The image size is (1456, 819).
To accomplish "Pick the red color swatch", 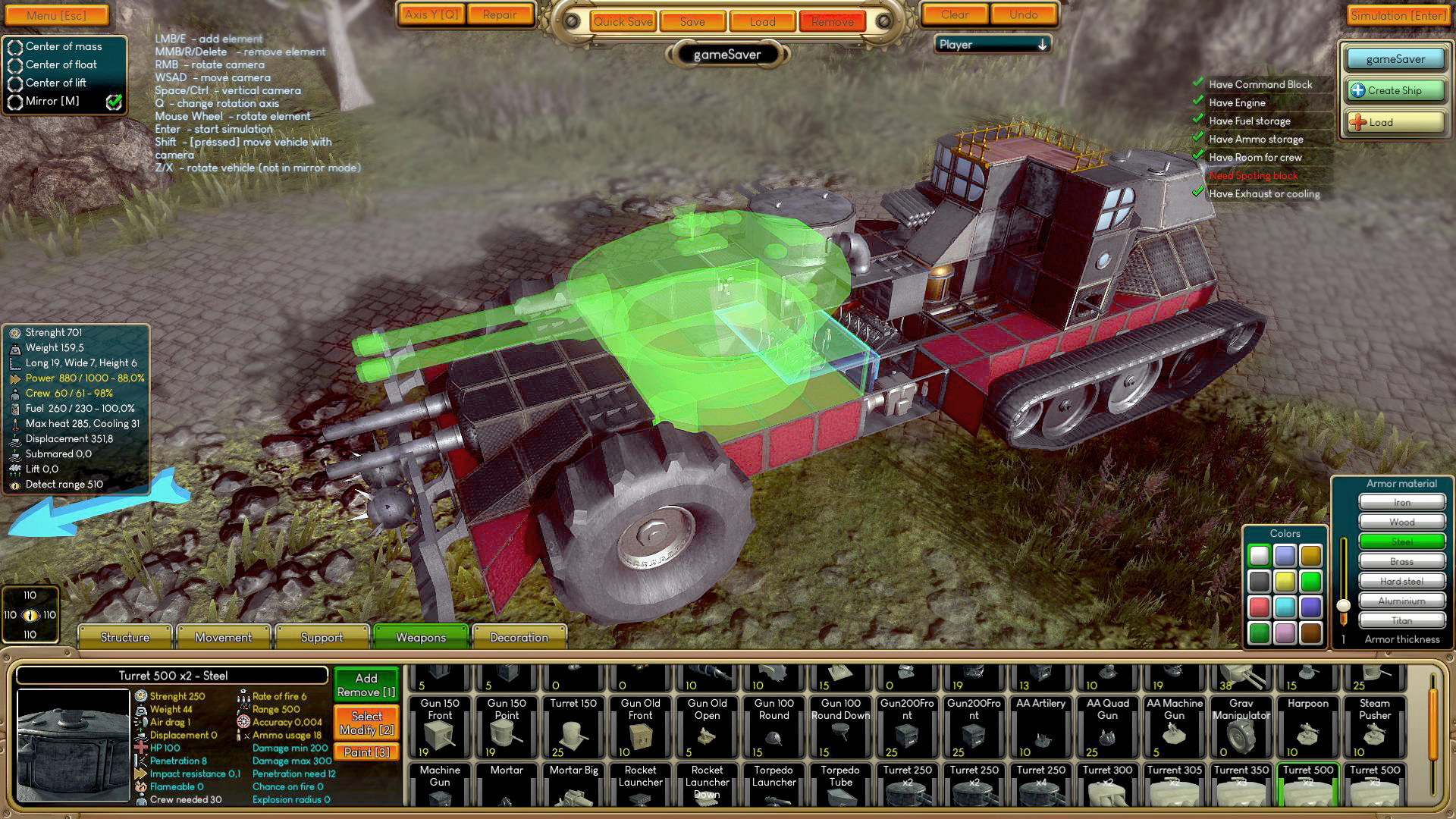I will pos(1260,605).
